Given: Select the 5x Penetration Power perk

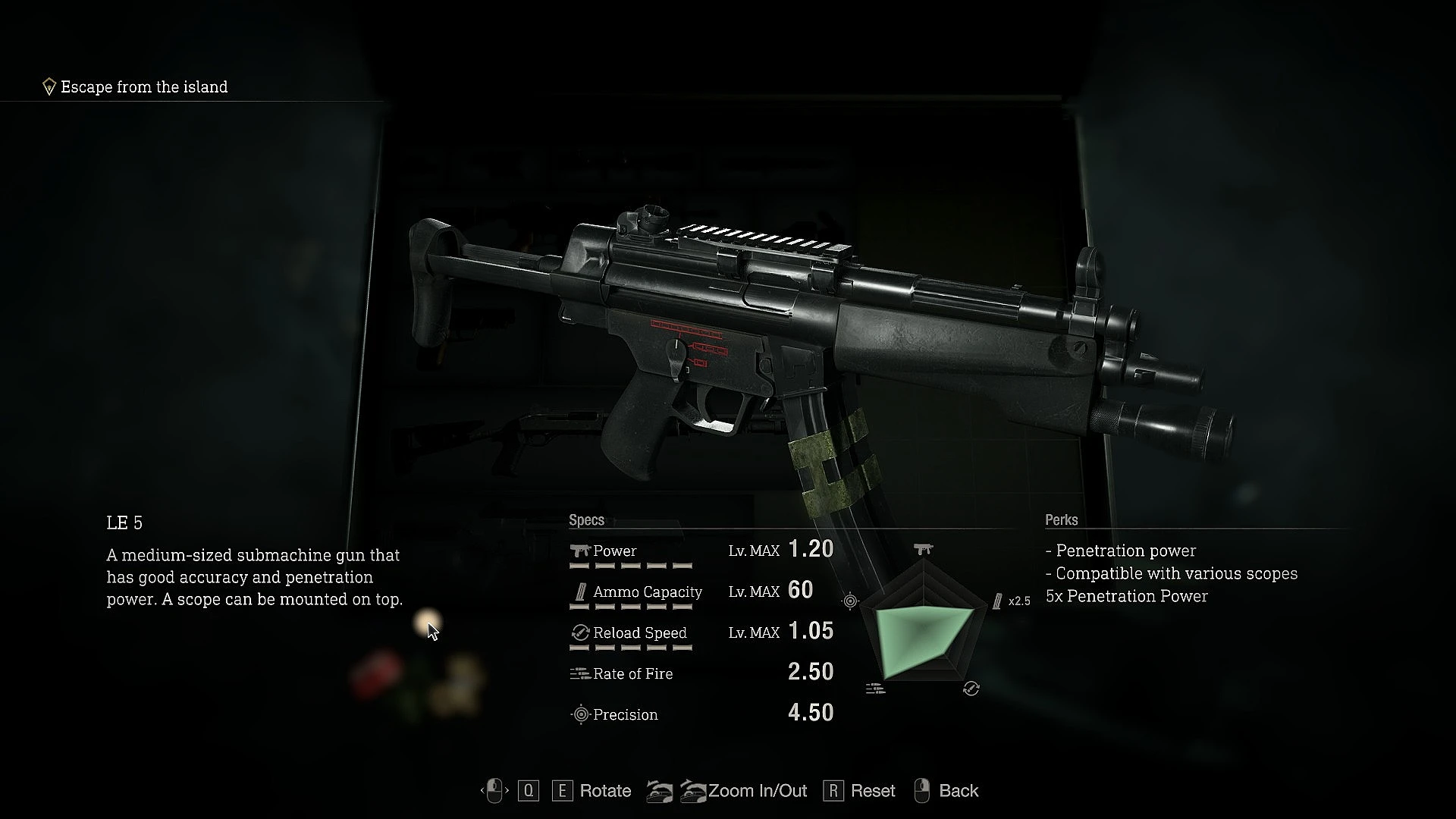Looking at the screenshot, I should [x=1126, y=596].
